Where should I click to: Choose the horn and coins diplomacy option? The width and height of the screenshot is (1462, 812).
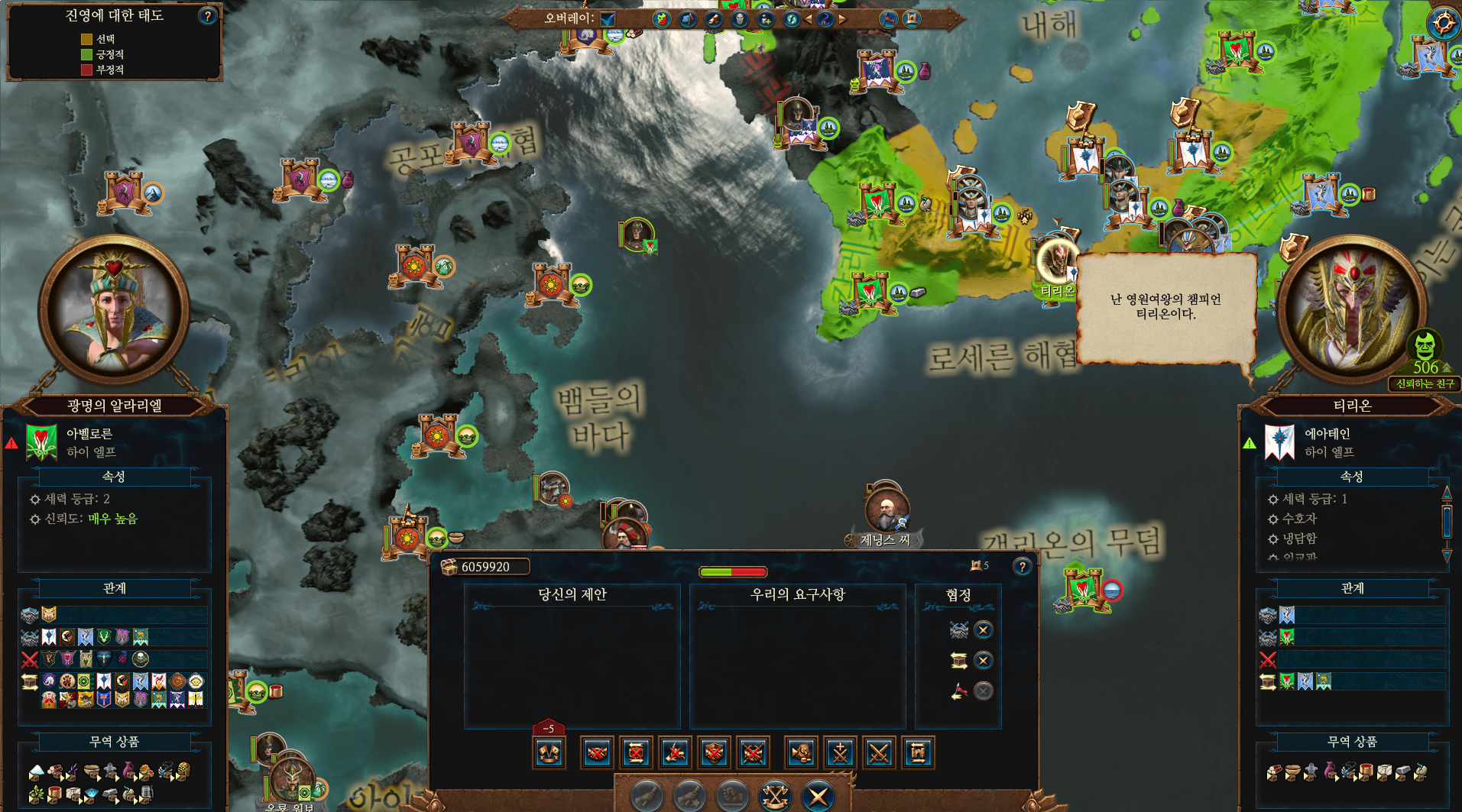pos(801,753)
